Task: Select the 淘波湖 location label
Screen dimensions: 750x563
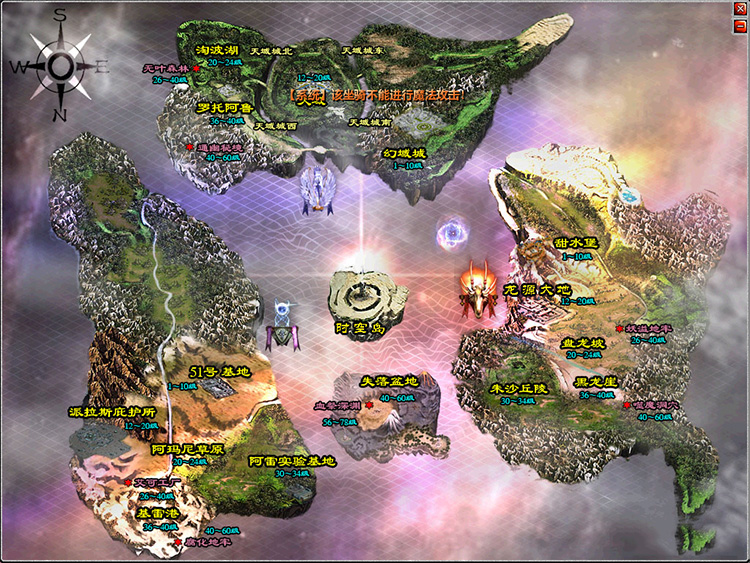Action: [x=216, y=49]
